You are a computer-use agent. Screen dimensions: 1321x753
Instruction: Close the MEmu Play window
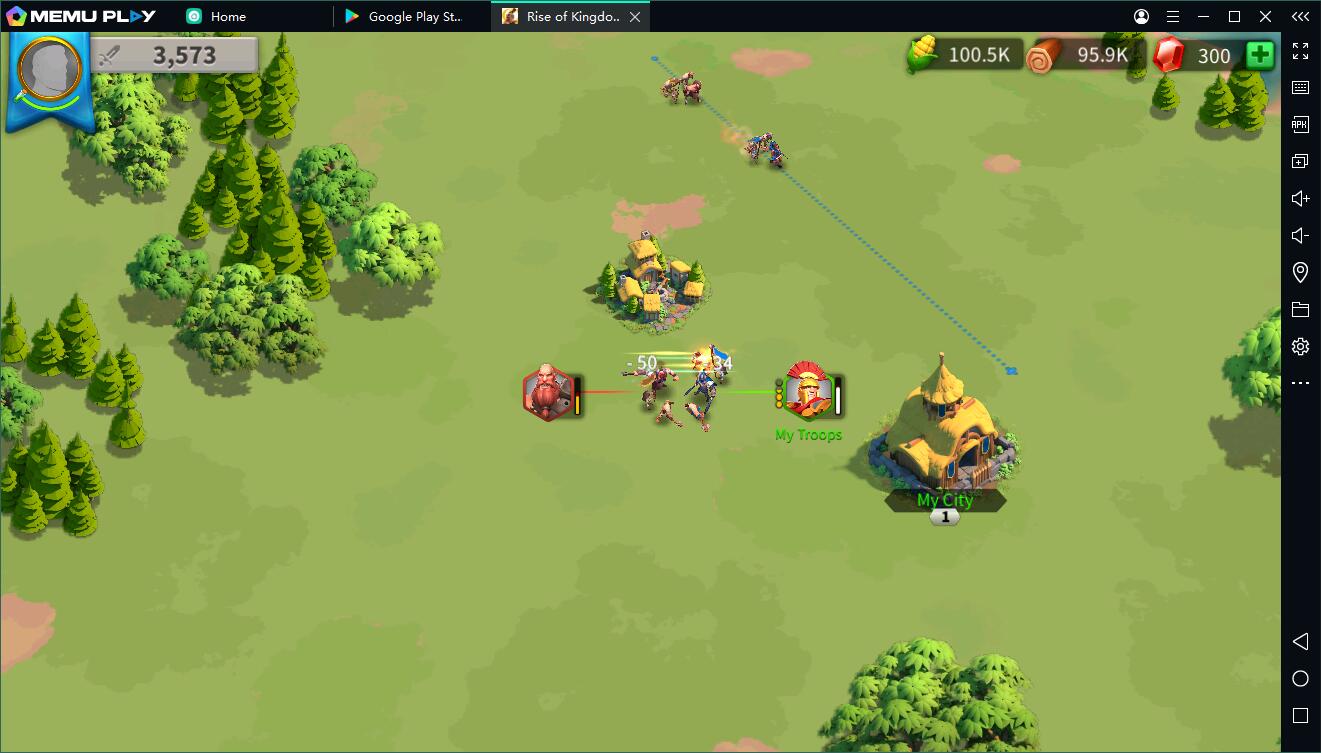tap(1266, 16)
